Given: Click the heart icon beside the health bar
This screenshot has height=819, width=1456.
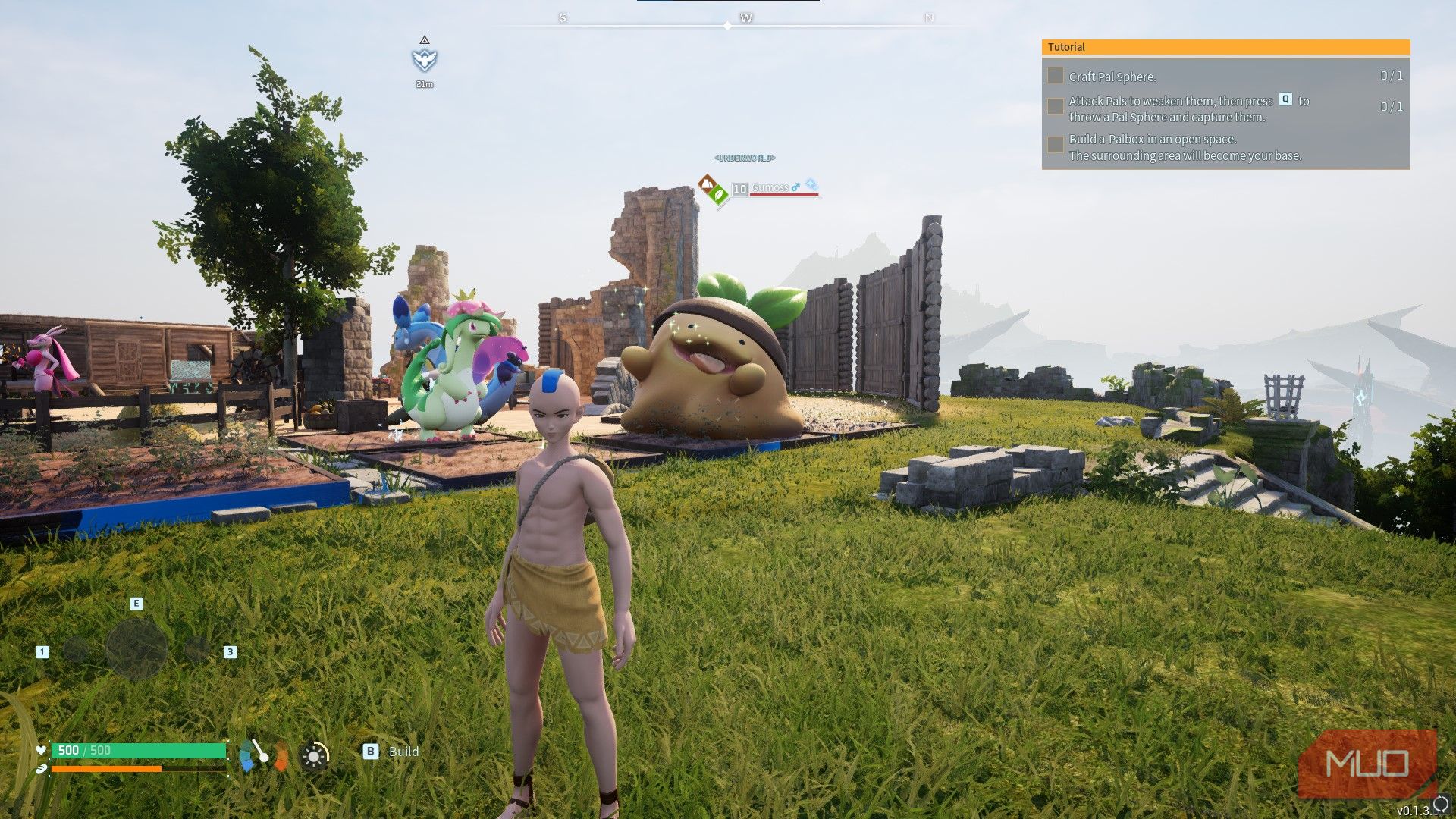Looking at the screenshot, I should (41, 750).
